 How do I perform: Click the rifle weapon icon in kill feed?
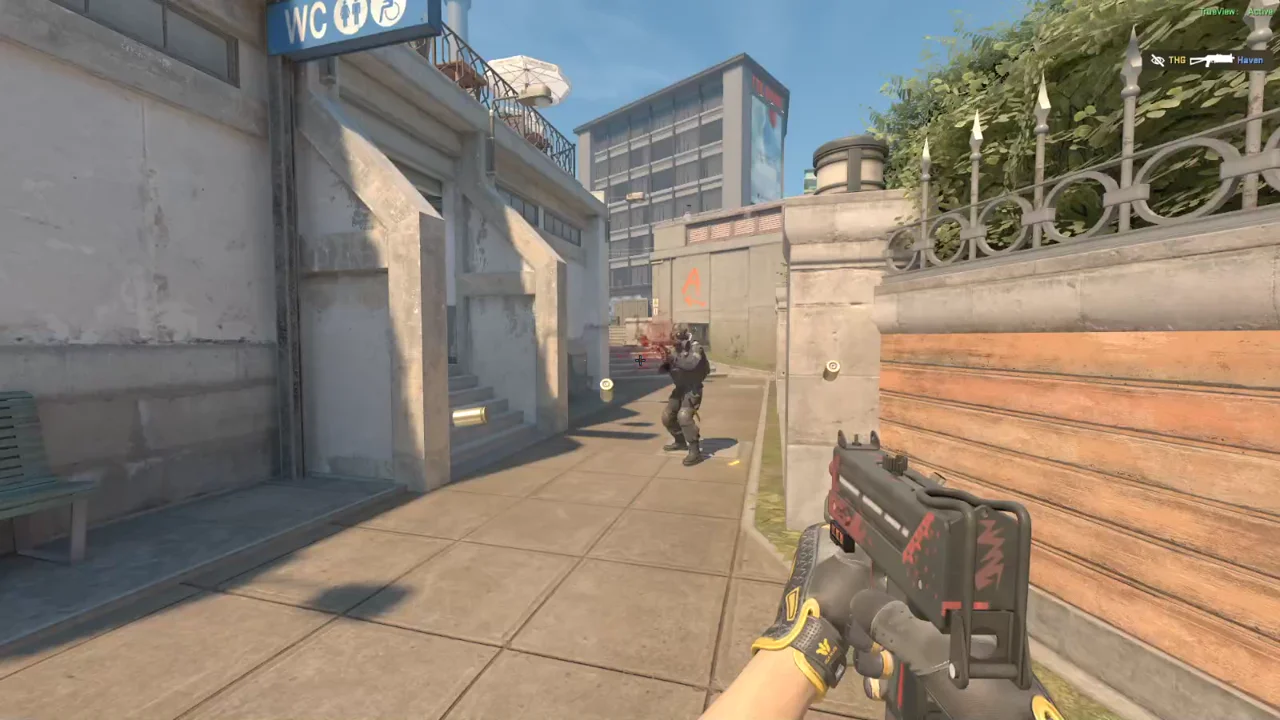(x=1211, y=60)
